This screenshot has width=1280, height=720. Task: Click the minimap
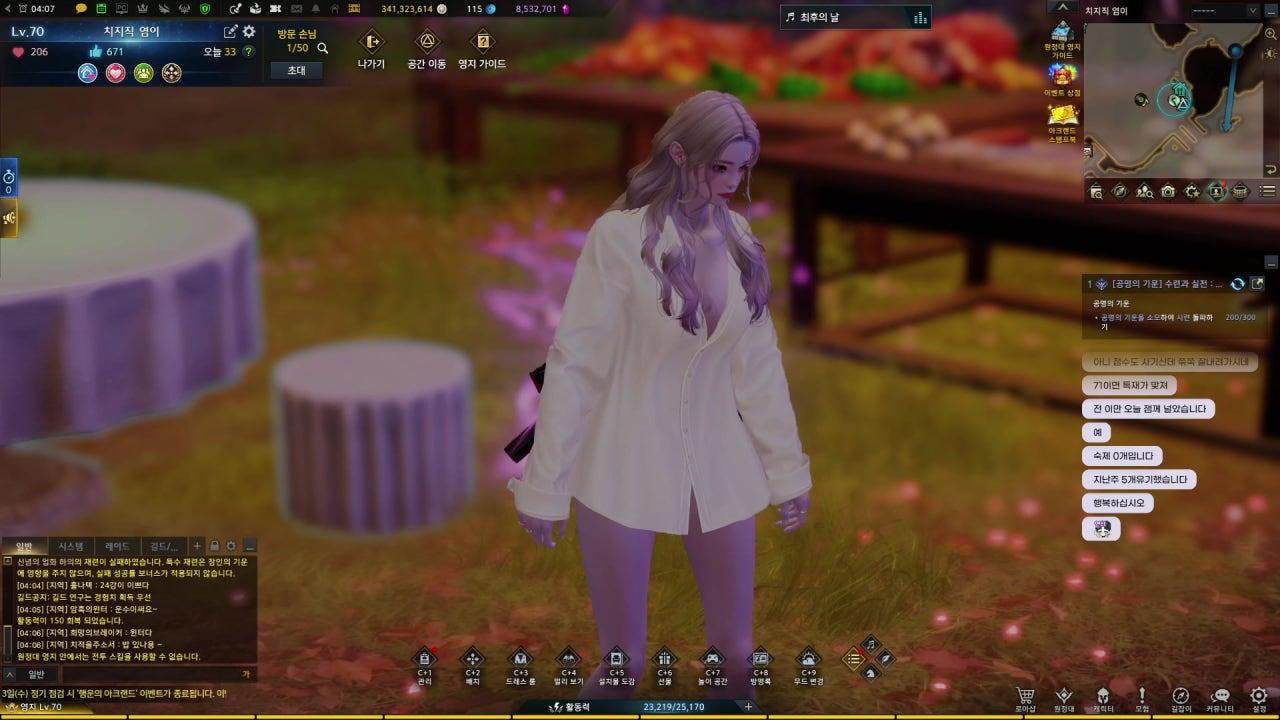(x=1180, y=98)
